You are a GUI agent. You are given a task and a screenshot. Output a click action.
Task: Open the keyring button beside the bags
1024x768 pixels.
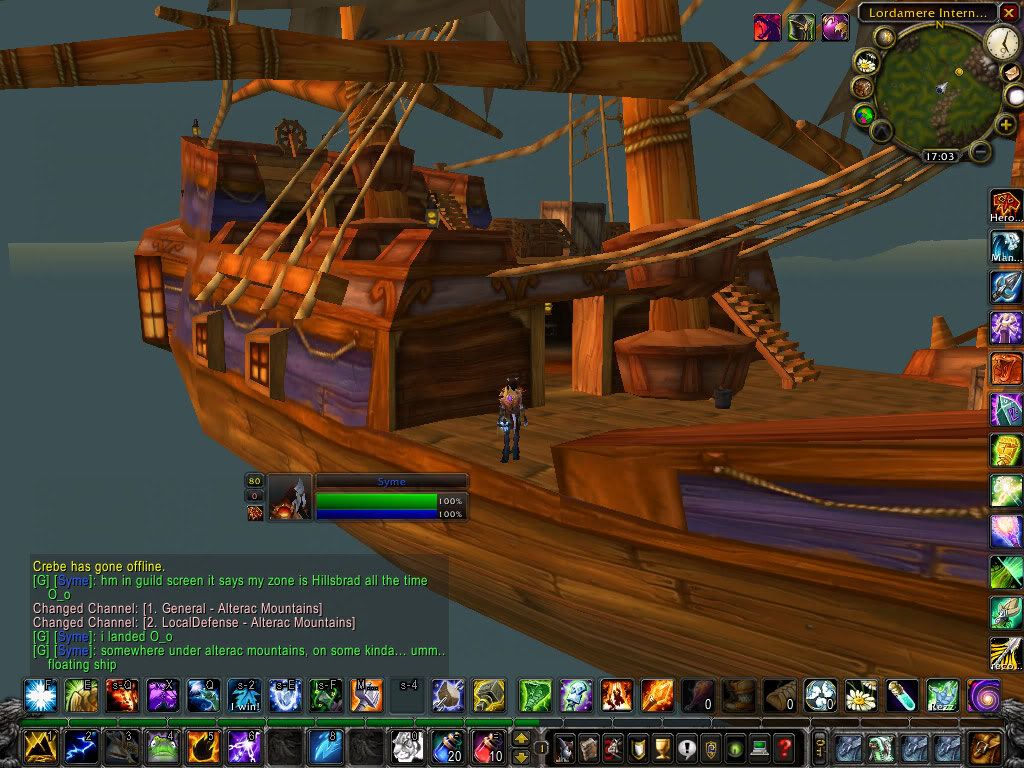[818, 747]
